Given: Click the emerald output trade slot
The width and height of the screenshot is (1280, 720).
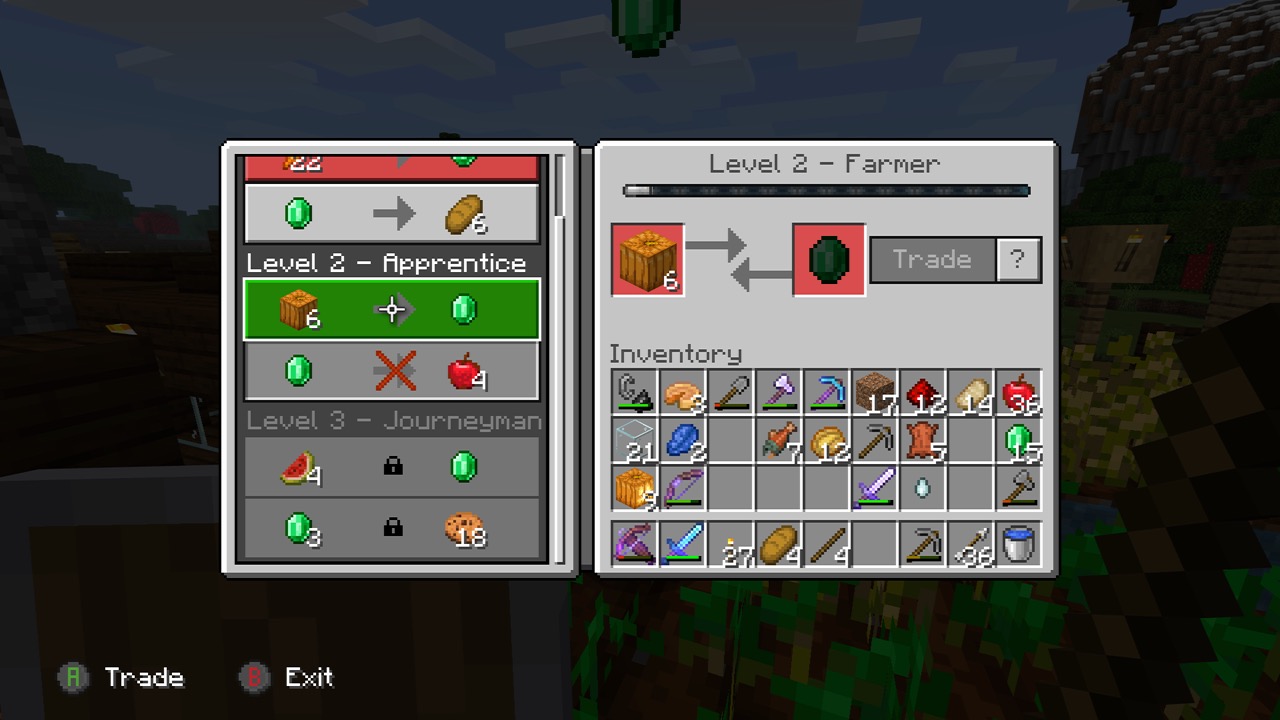Looking at the screenshot, I should 829,260.
